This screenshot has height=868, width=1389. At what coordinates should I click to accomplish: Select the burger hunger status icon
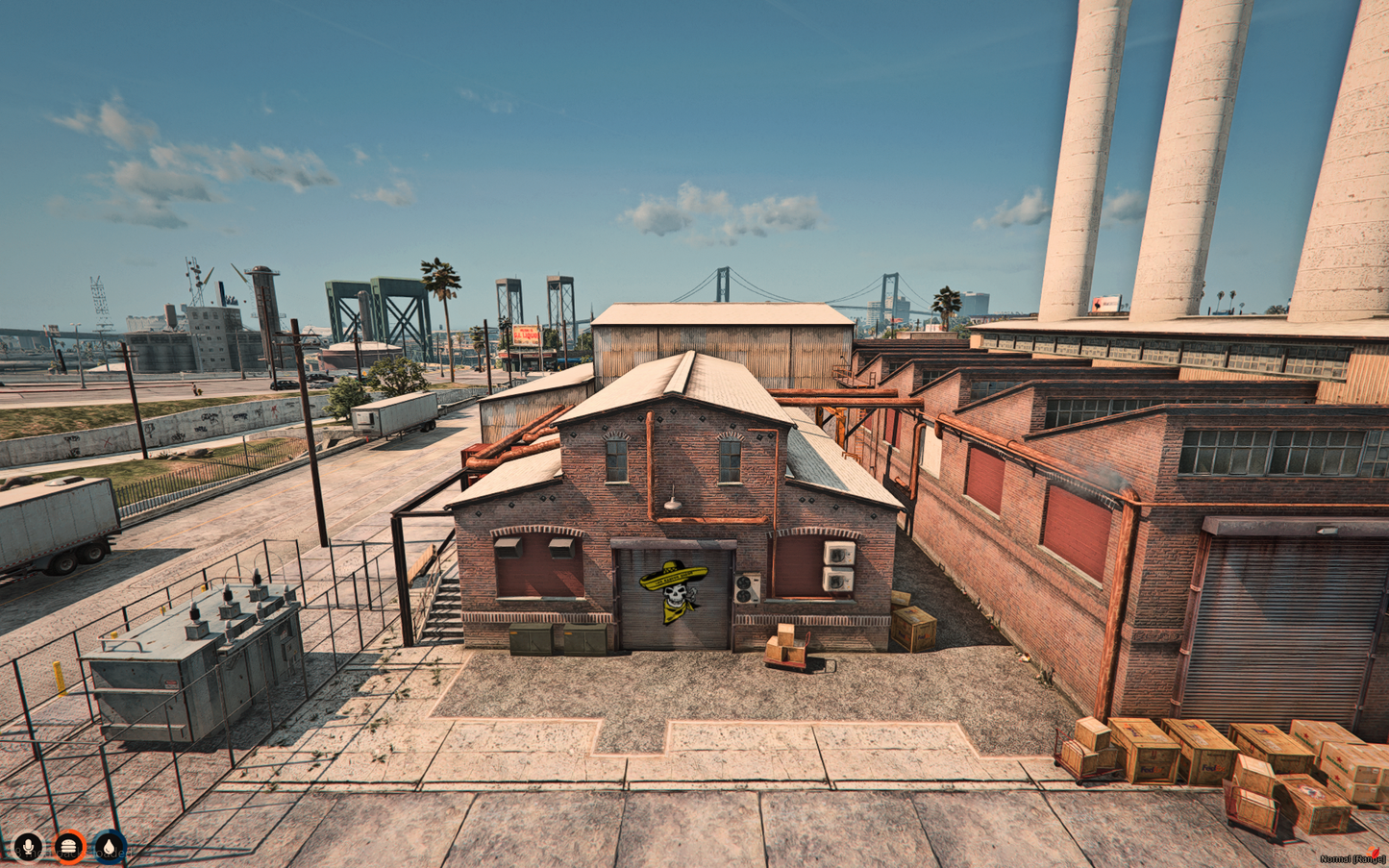coord(69,847)
